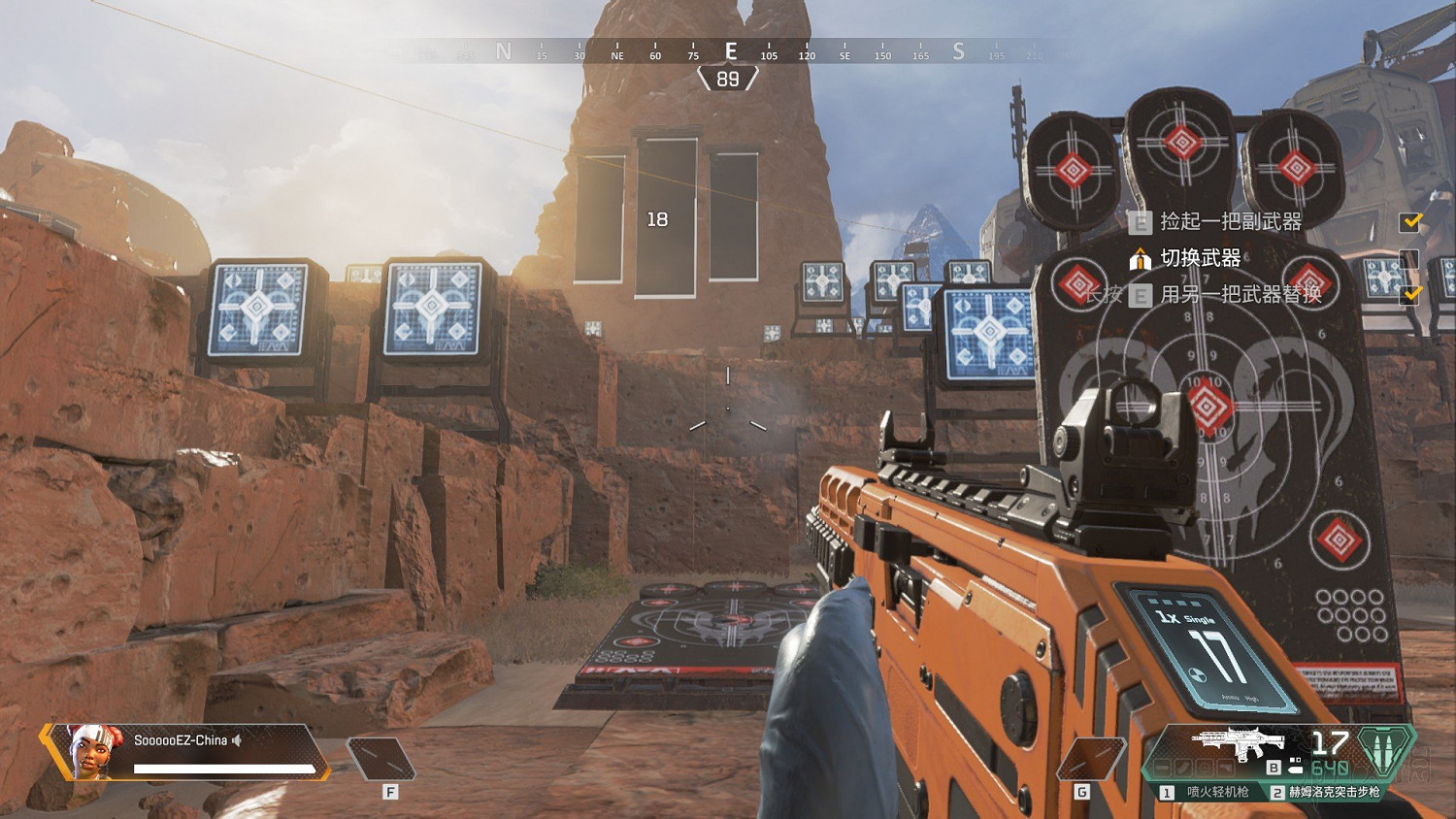Screen dimensions: 1456x819
Task: Select the 喷火轻机枪 weapon slot
Action: point(1208,793)
